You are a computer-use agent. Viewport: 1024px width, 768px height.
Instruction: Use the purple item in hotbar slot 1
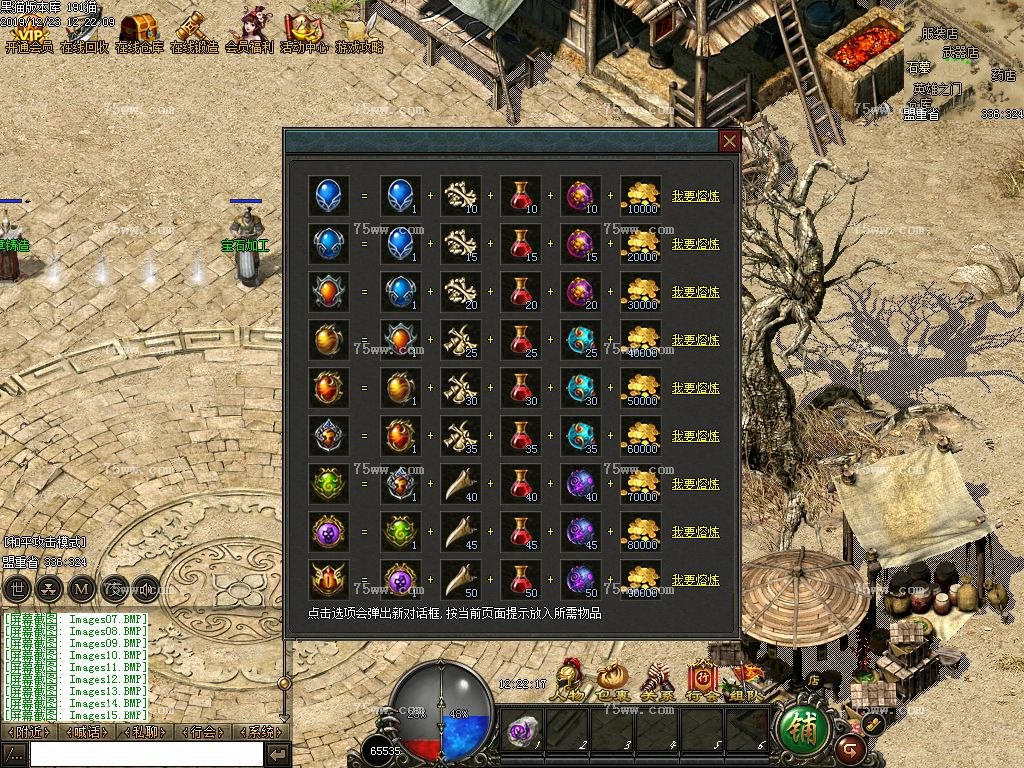tap(523, 732)
